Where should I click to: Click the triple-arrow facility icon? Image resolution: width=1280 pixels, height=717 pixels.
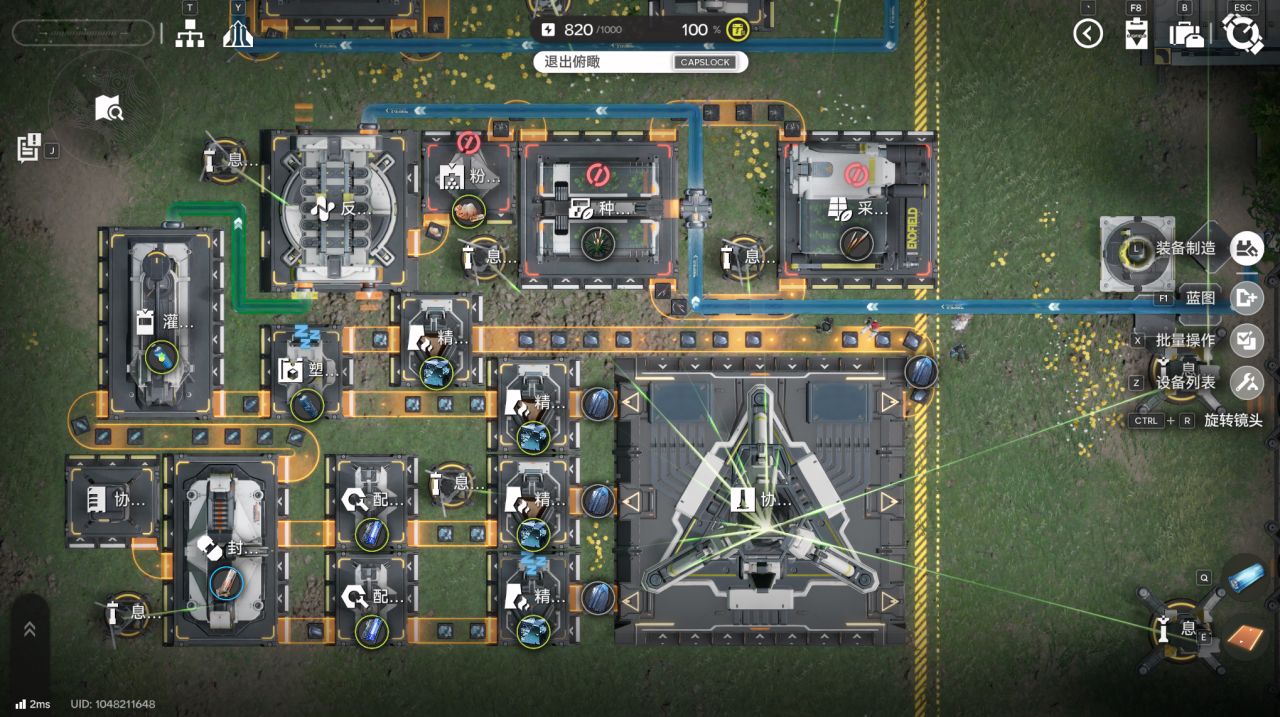pos(238,34)
